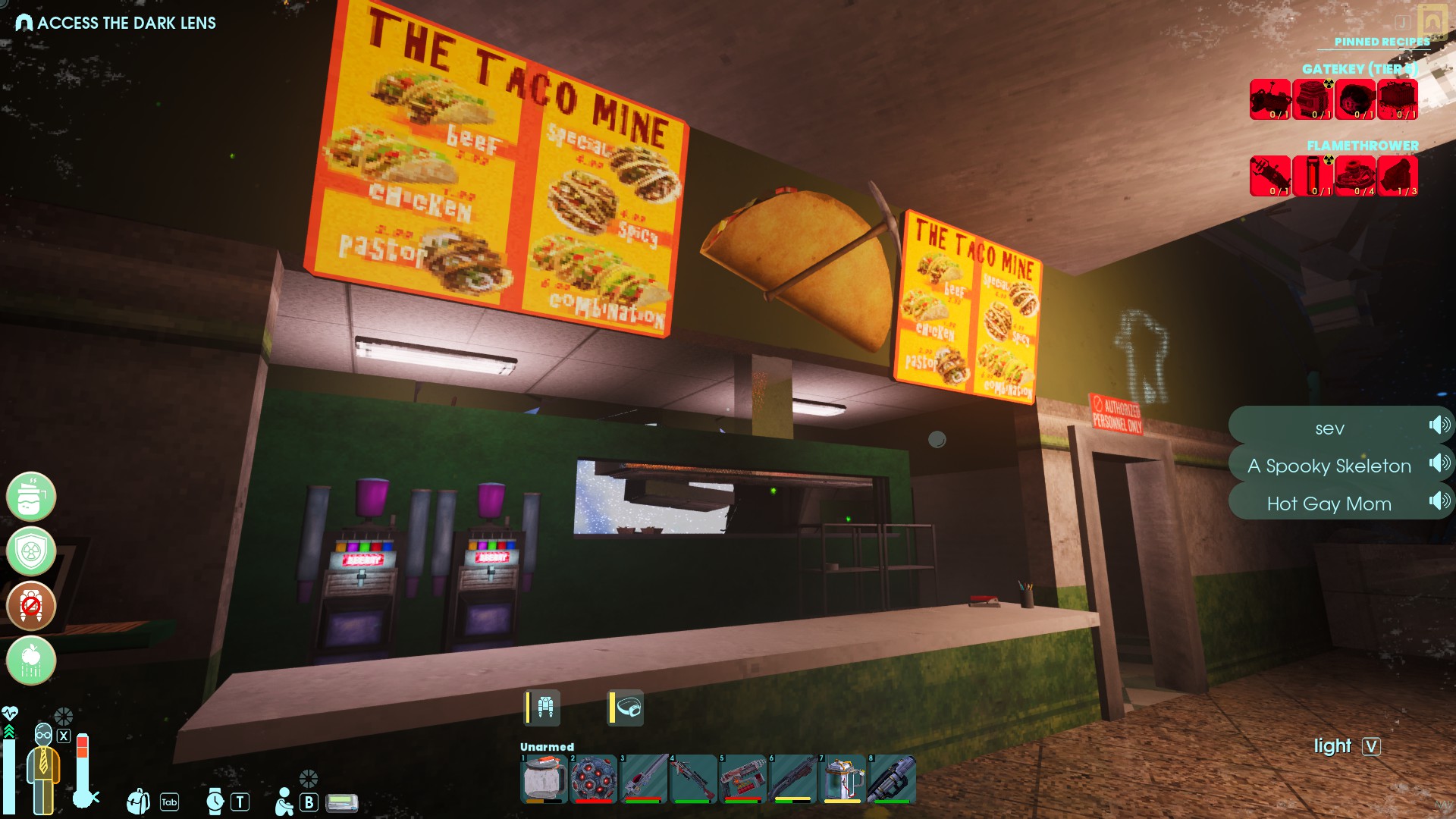1456x819 pixels.
Task: Click the jetpack equipment icon
Action: tap(544, 708)
